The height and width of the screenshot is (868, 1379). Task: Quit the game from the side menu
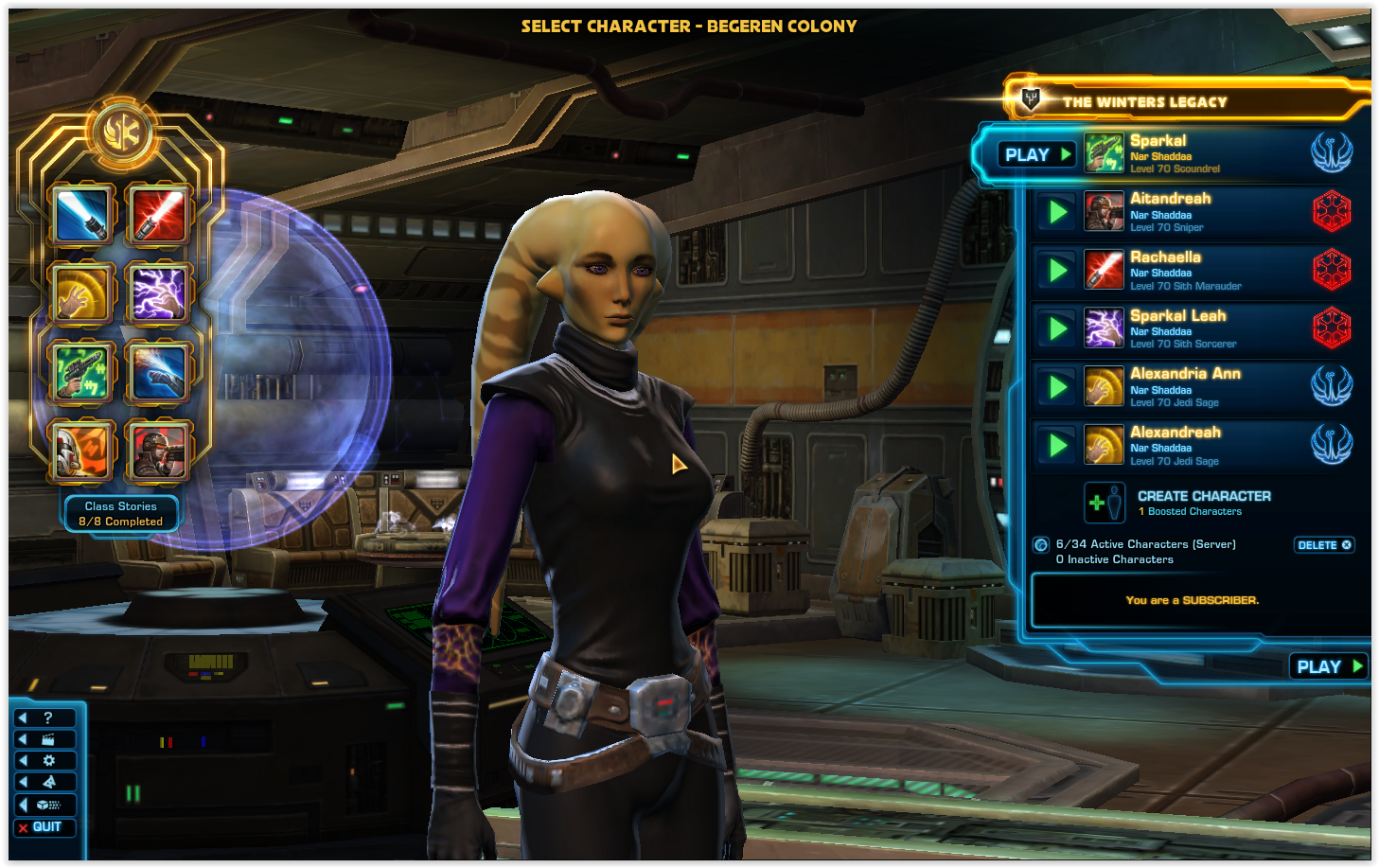(44, 827)
